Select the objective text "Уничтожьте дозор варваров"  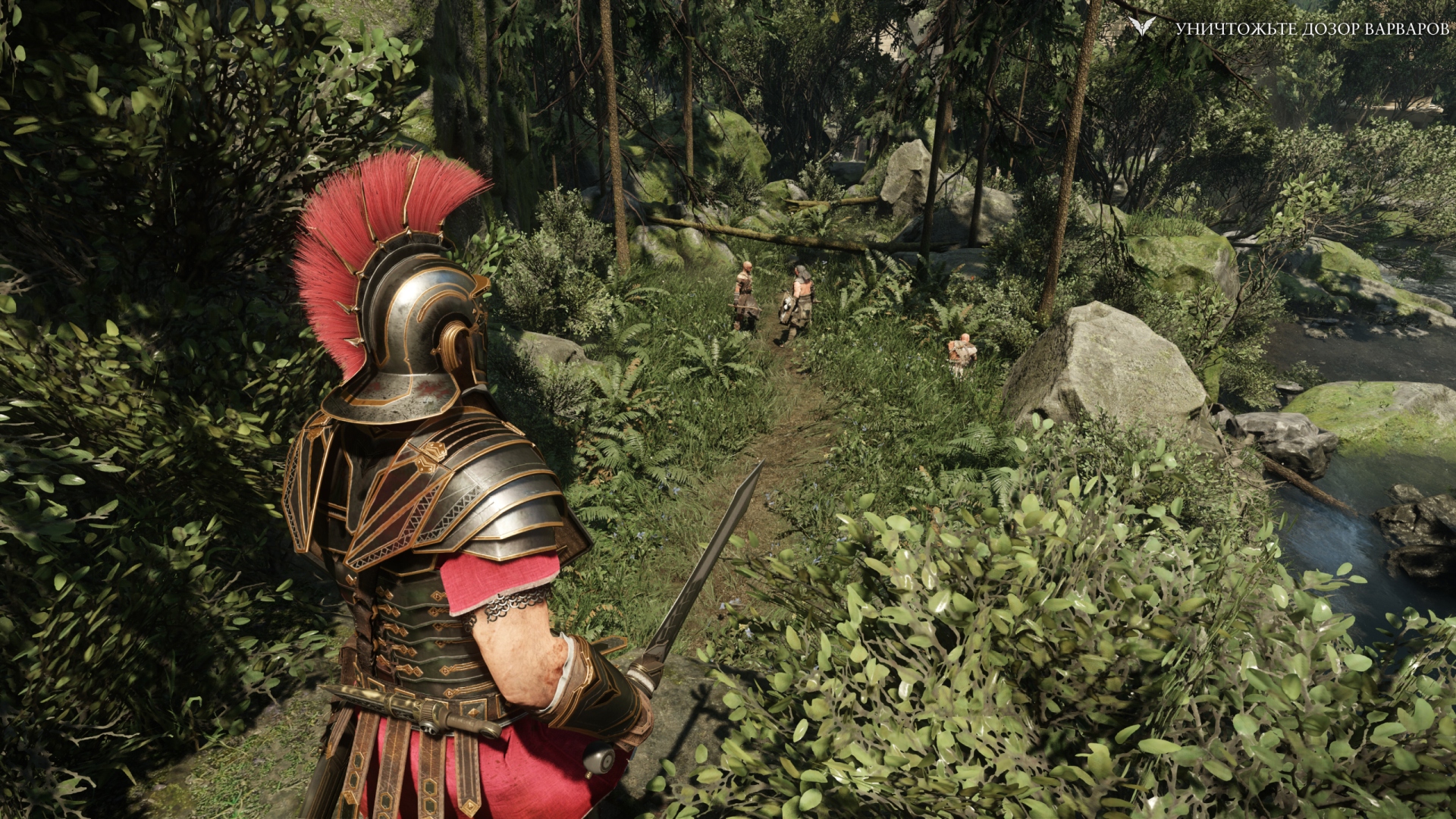(x=1312, y=29)
